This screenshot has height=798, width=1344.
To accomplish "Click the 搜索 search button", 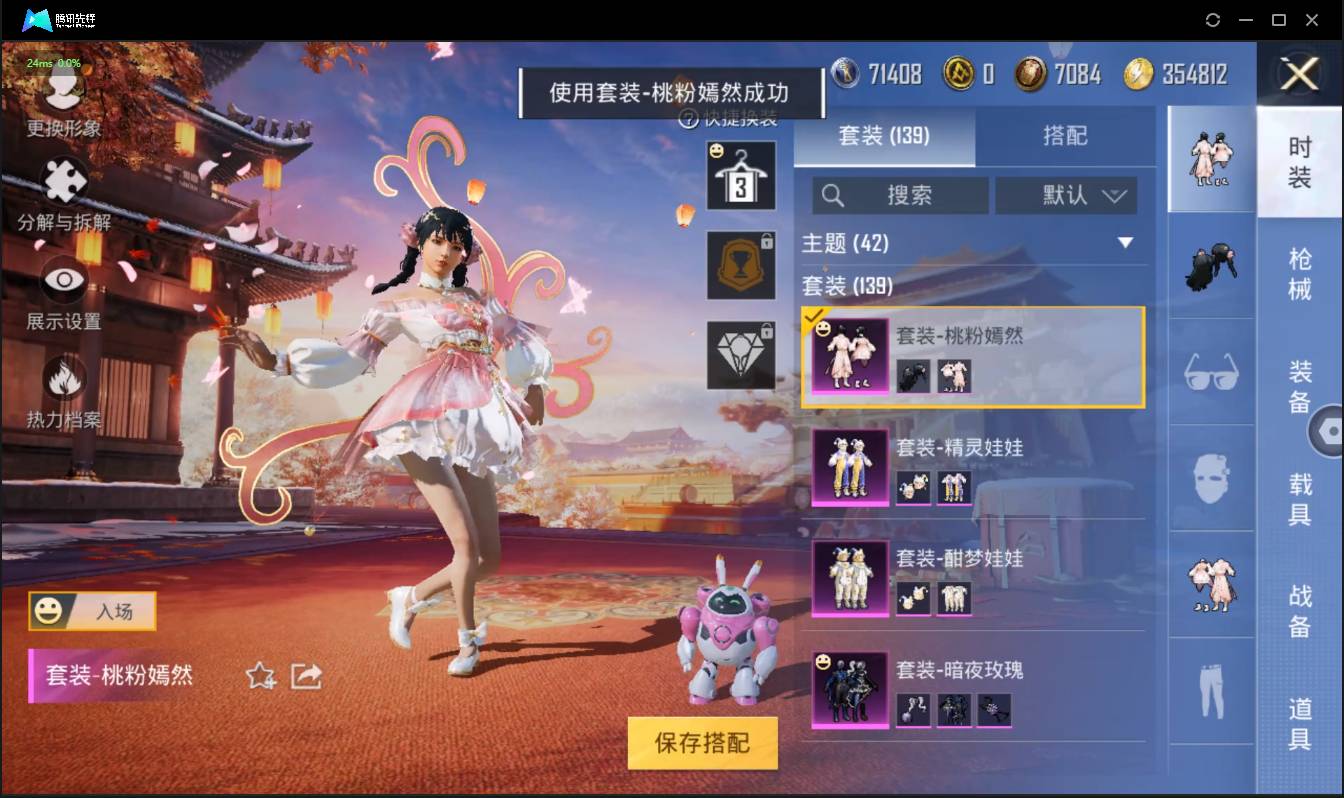I will coord(900,196).
